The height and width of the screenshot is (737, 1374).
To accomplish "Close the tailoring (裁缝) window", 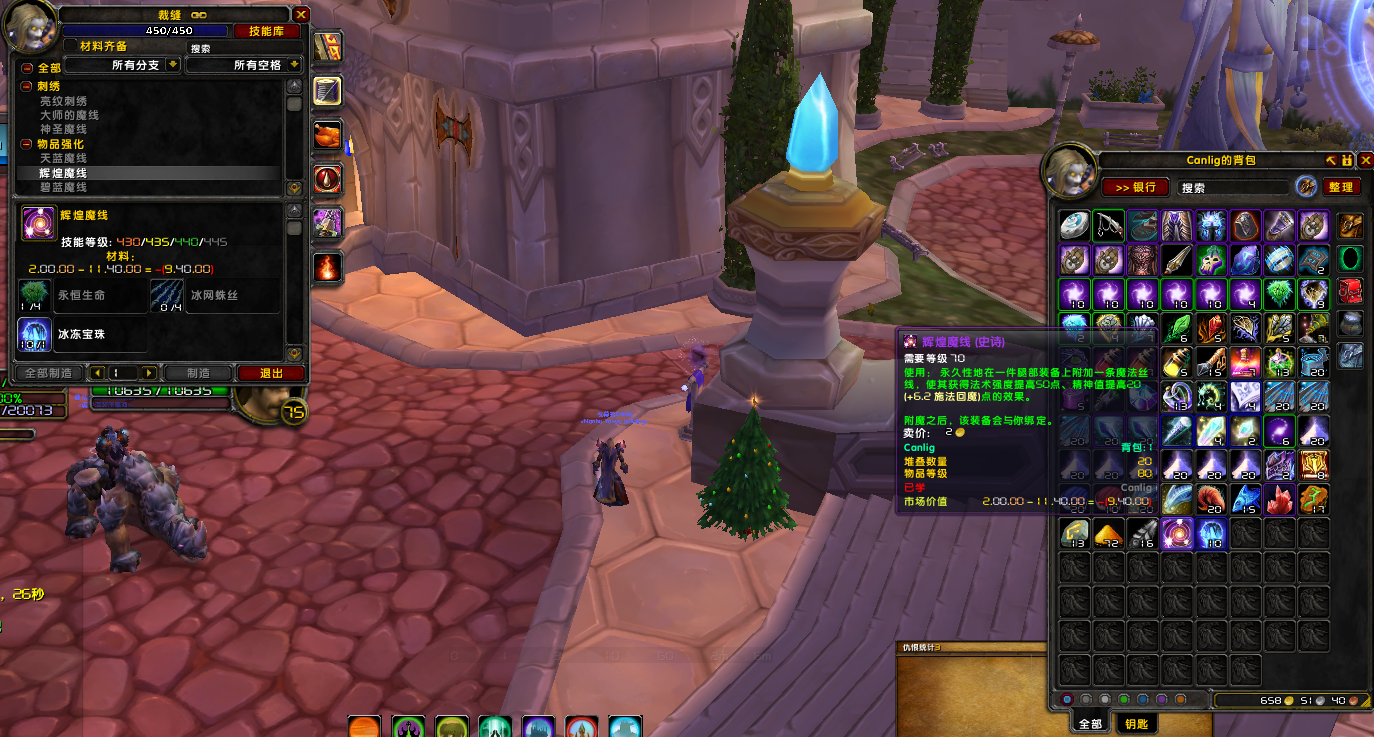I will [x=301, y=15].
